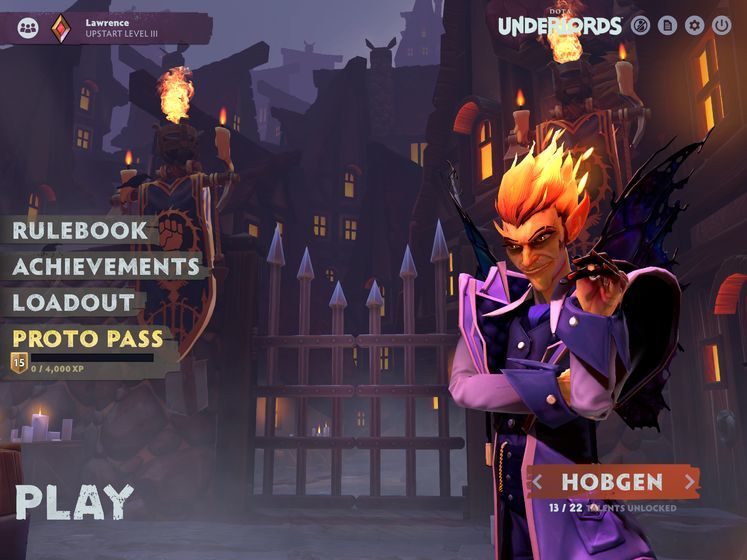Screen dimensions: 747x560
Task: Open the Proto Pass
Action: [88, 338]
